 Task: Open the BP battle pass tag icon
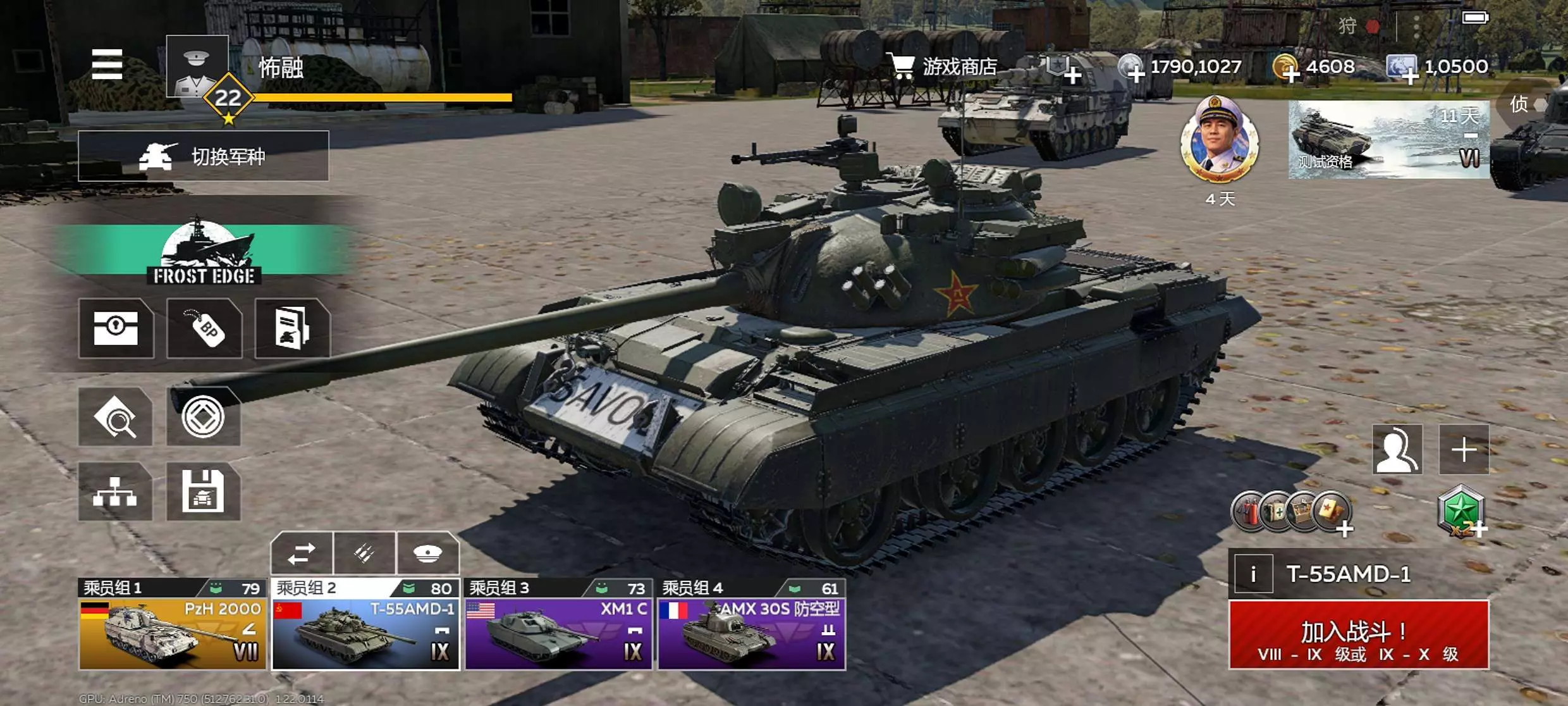click(x=204, y=328)
